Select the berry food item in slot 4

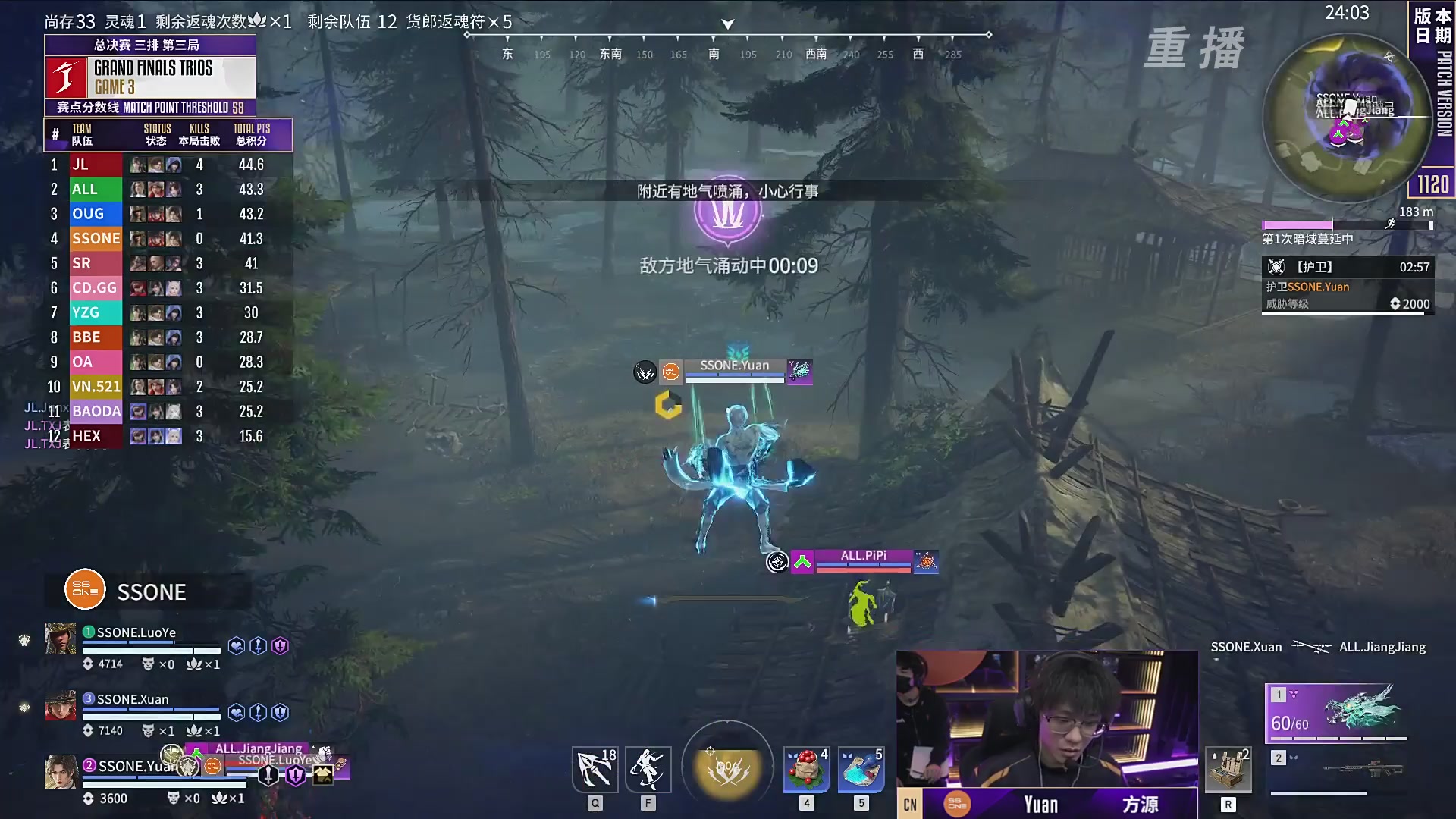tap(806, 769)
